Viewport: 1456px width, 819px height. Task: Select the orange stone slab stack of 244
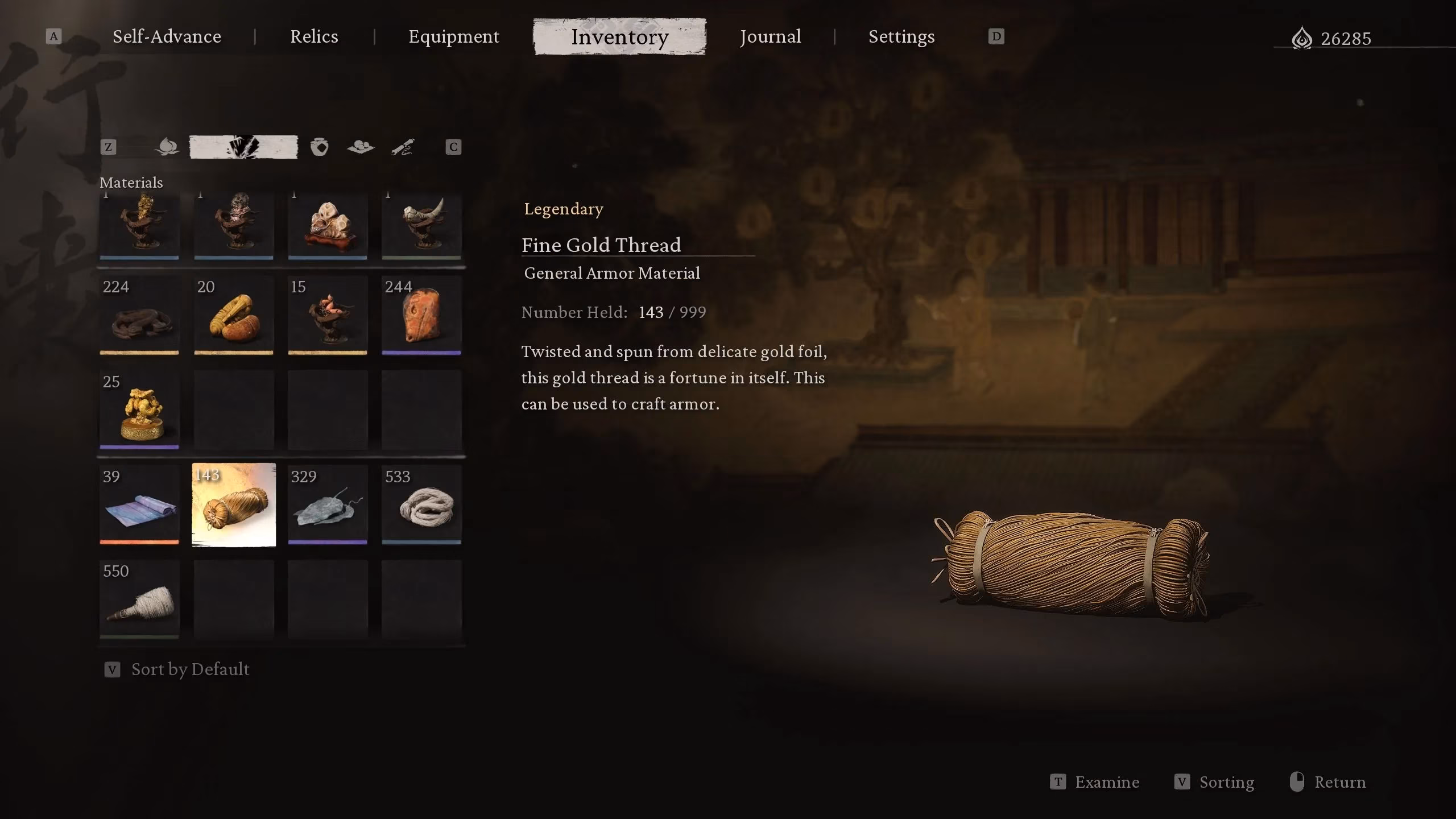point(421,316)
